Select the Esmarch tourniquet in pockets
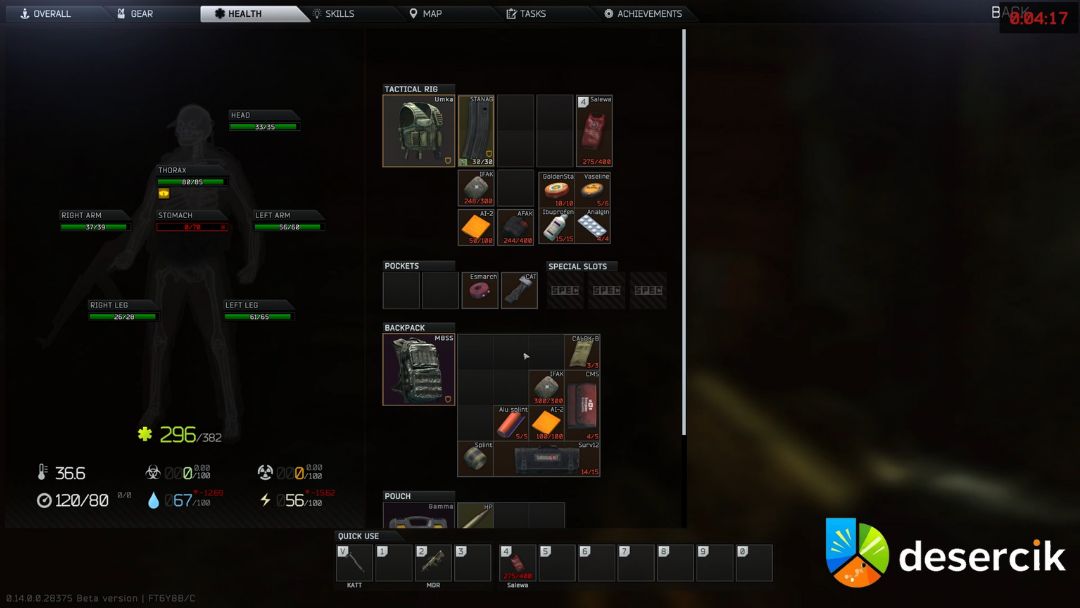The width and height of the screenshot is (1080, 608). 480,290
